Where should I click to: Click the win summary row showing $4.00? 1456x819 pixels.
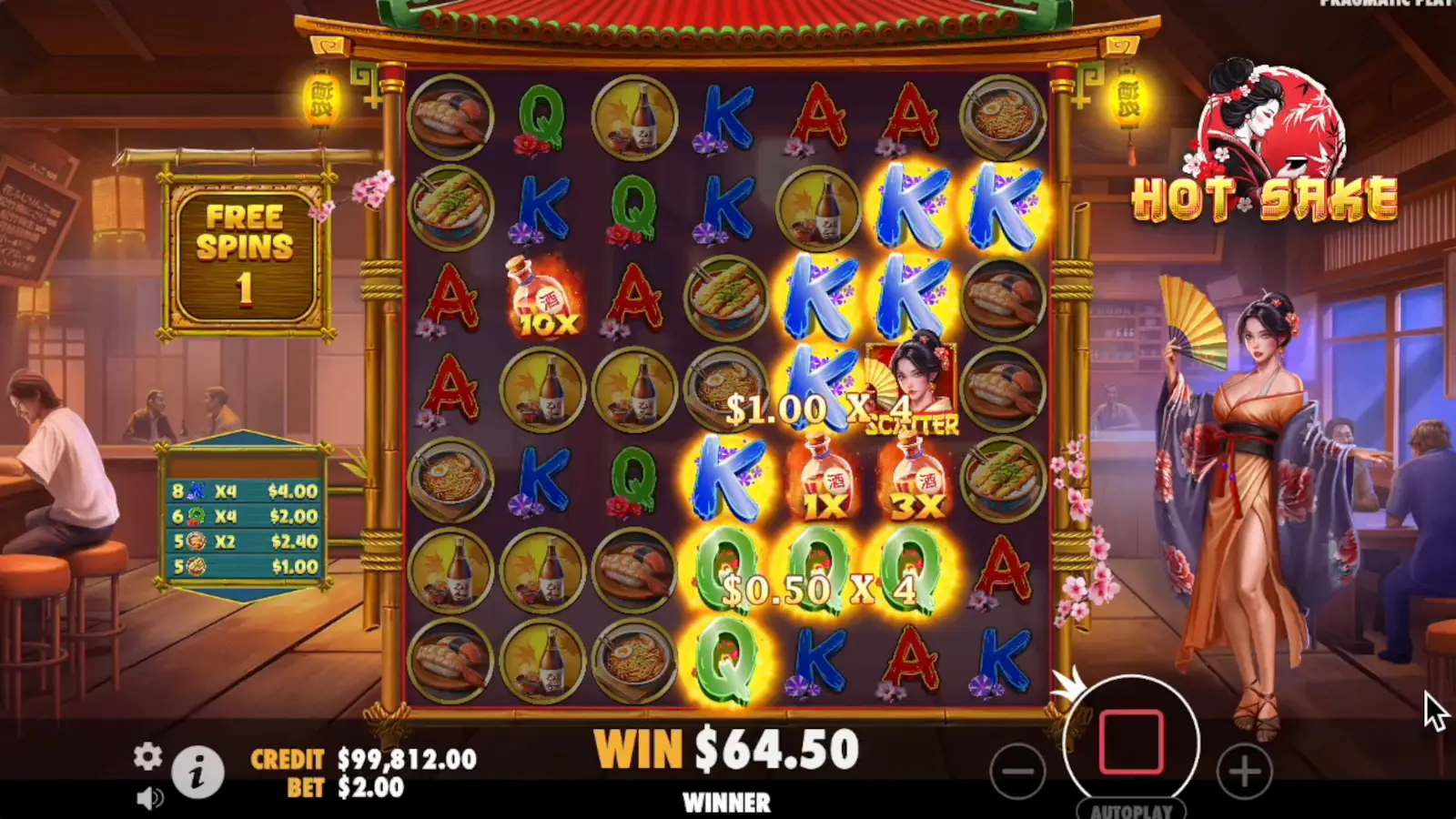(244, 490)
